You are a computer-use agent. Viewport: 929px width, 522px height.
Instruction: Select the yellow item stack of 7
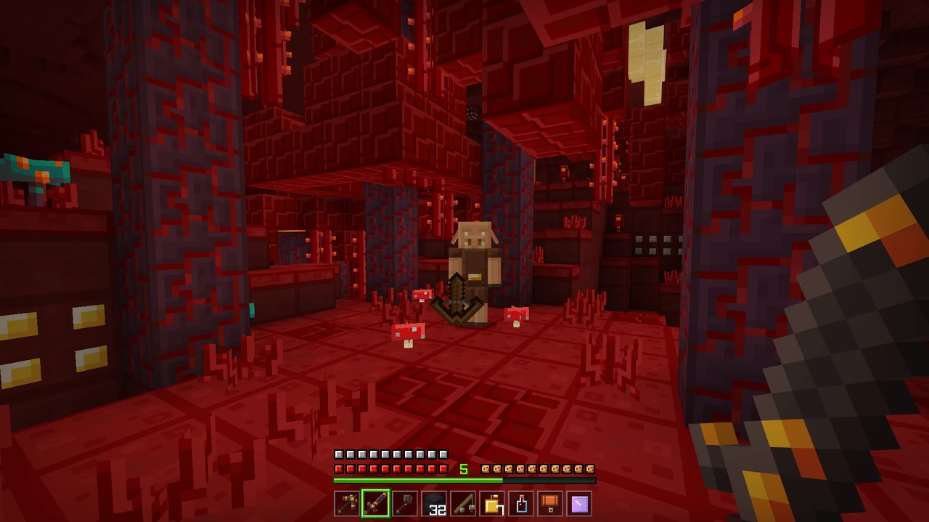pyautogui.click(x=492, y=503)
